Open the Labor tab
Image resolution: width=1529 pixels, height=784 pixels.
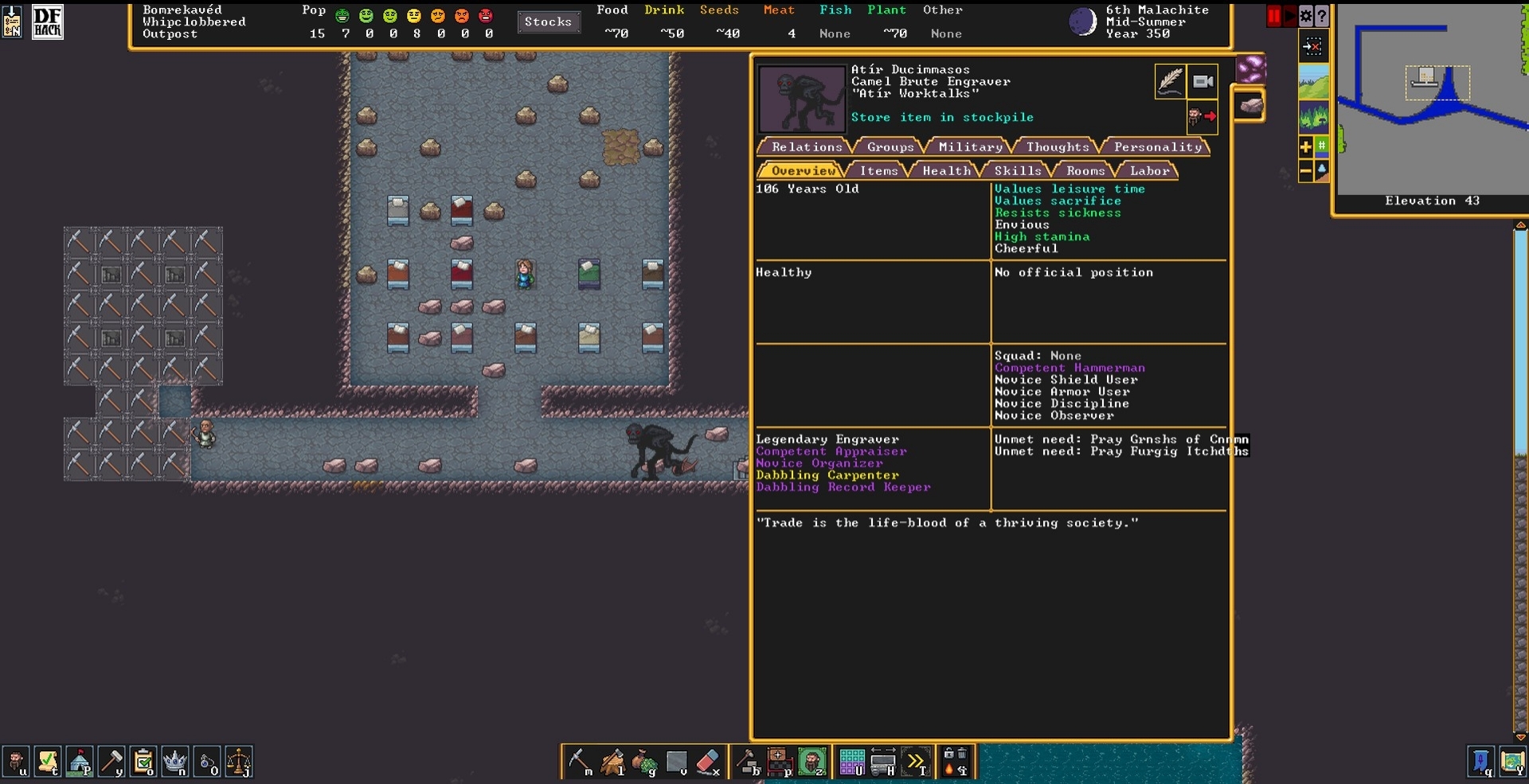click(1149, 171)
